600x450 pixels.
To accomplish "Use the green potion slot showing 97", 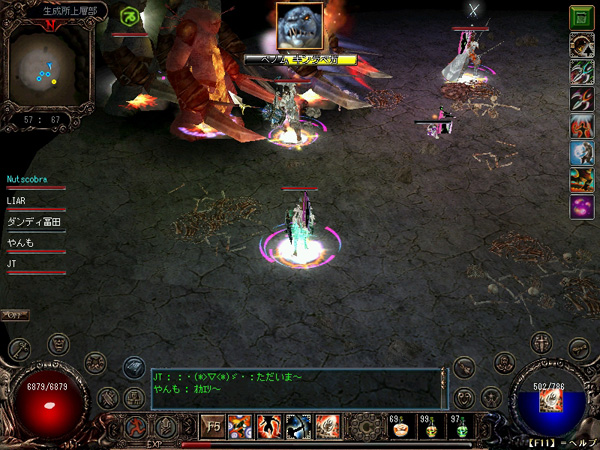I will [462, 428].
